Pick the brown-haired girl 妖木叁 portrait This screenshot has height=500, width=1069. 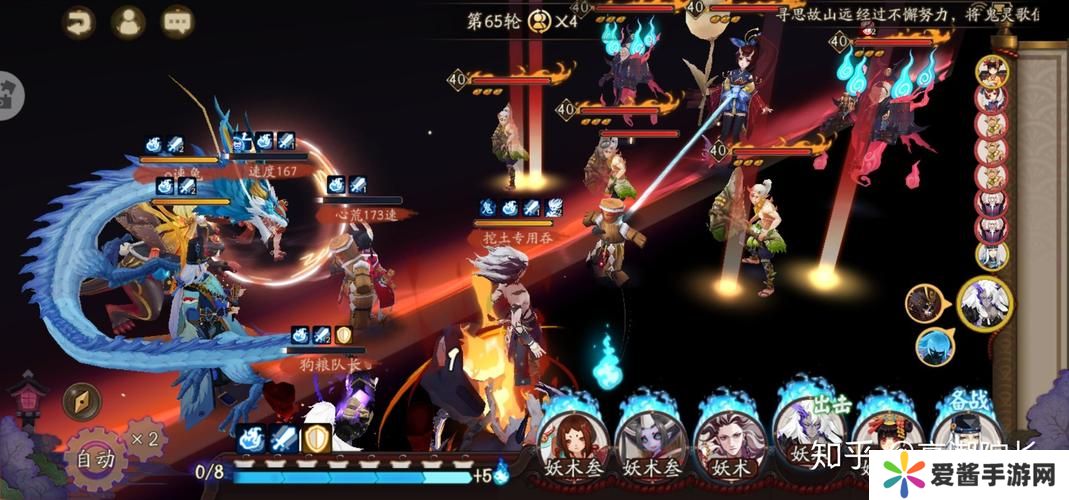click(x=571, y=434)
